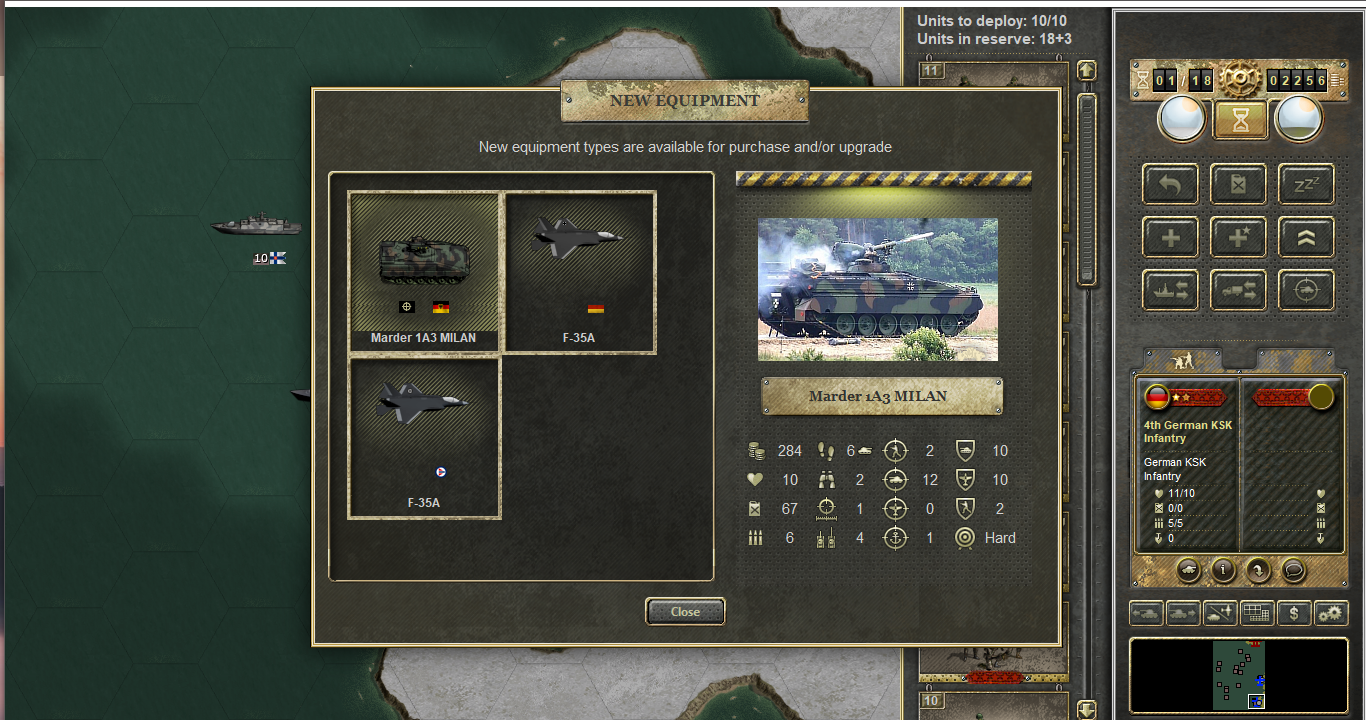This screenshot has height=720, width=1366.
Task: Close the New Equipment dialog
Action: 685,611
